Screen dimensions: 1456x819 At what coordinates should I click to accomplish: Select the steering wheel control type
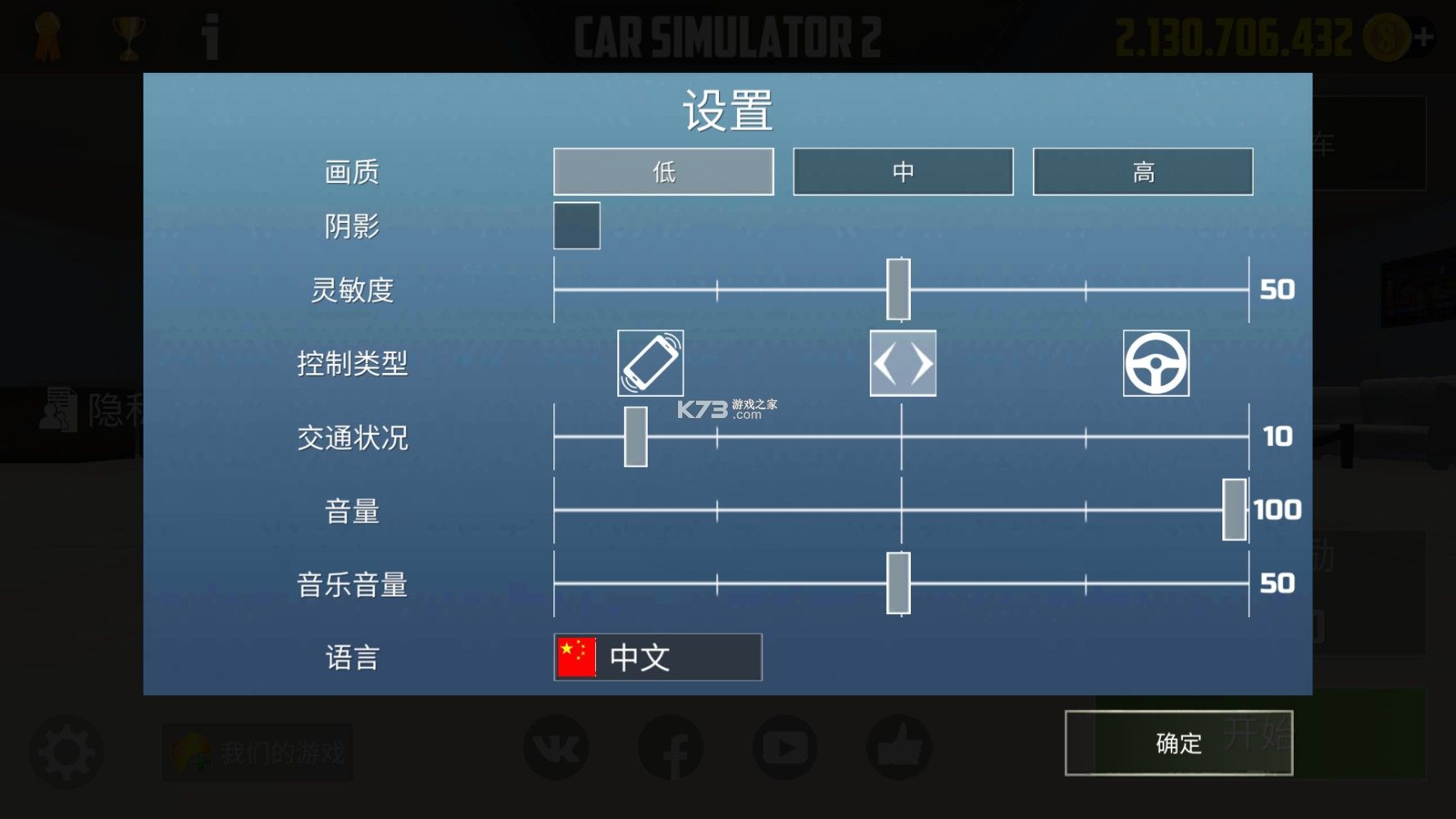click(1156, 363)
